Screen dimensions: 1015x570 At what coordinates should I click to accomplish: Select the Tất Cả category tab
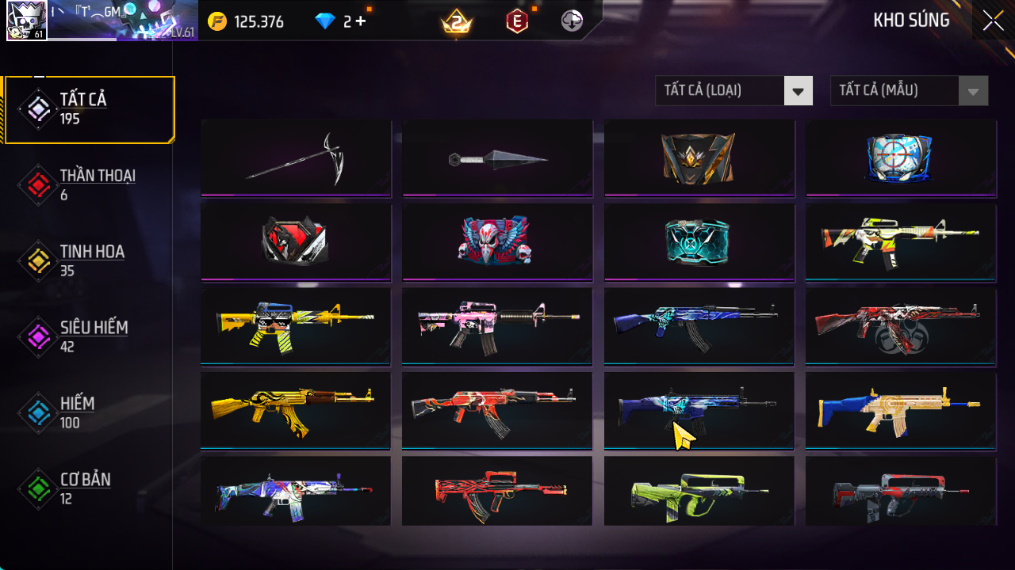[88, 109]
